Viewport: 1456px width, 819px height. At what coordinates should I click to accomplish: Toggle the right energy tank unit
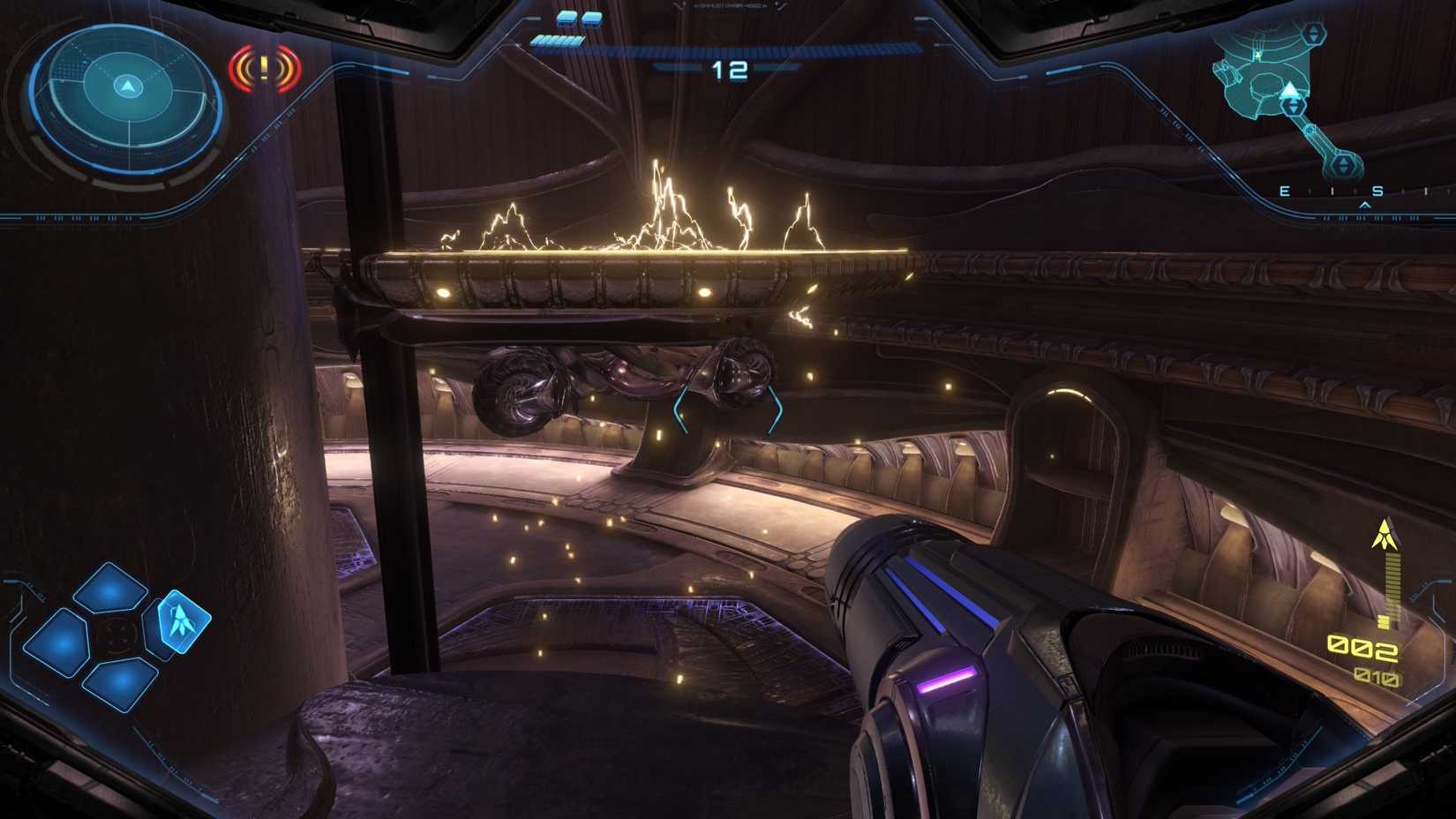[x=591, y=19]
